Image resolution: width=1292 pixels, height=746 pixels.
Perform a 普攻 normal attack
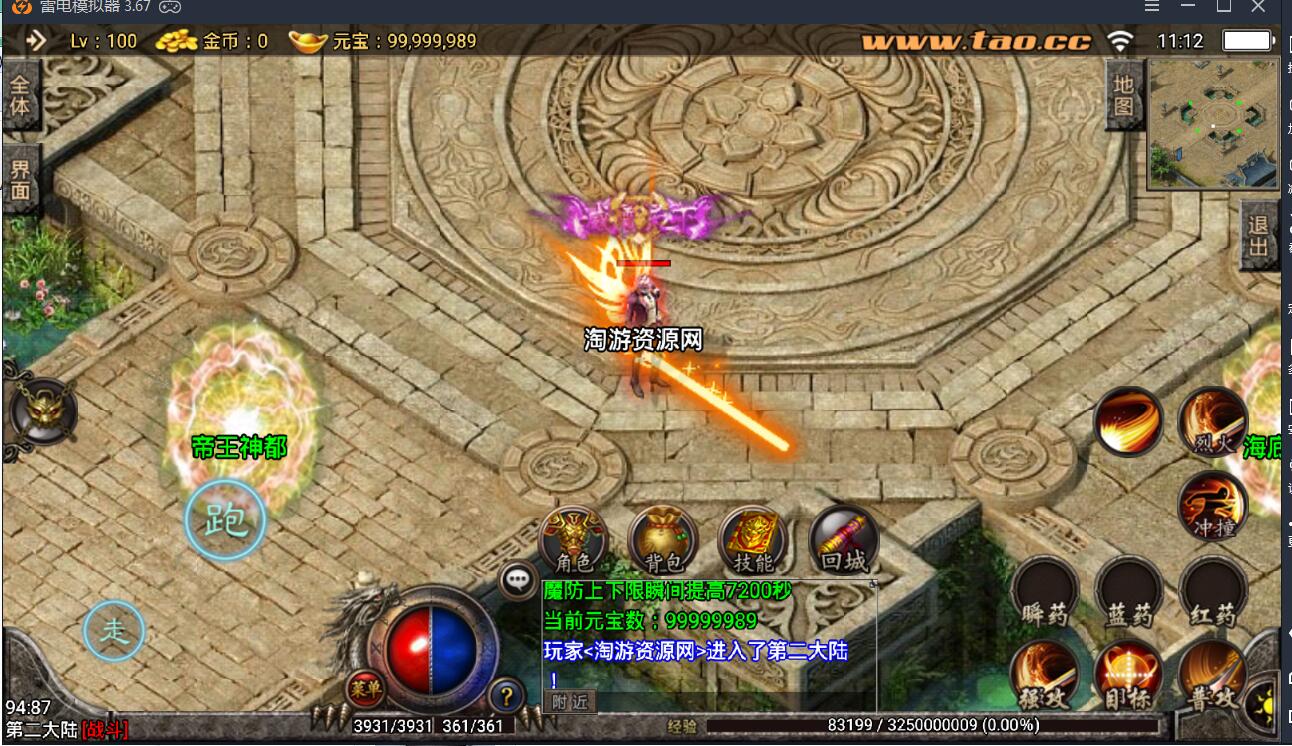(x=1212, y=675)
